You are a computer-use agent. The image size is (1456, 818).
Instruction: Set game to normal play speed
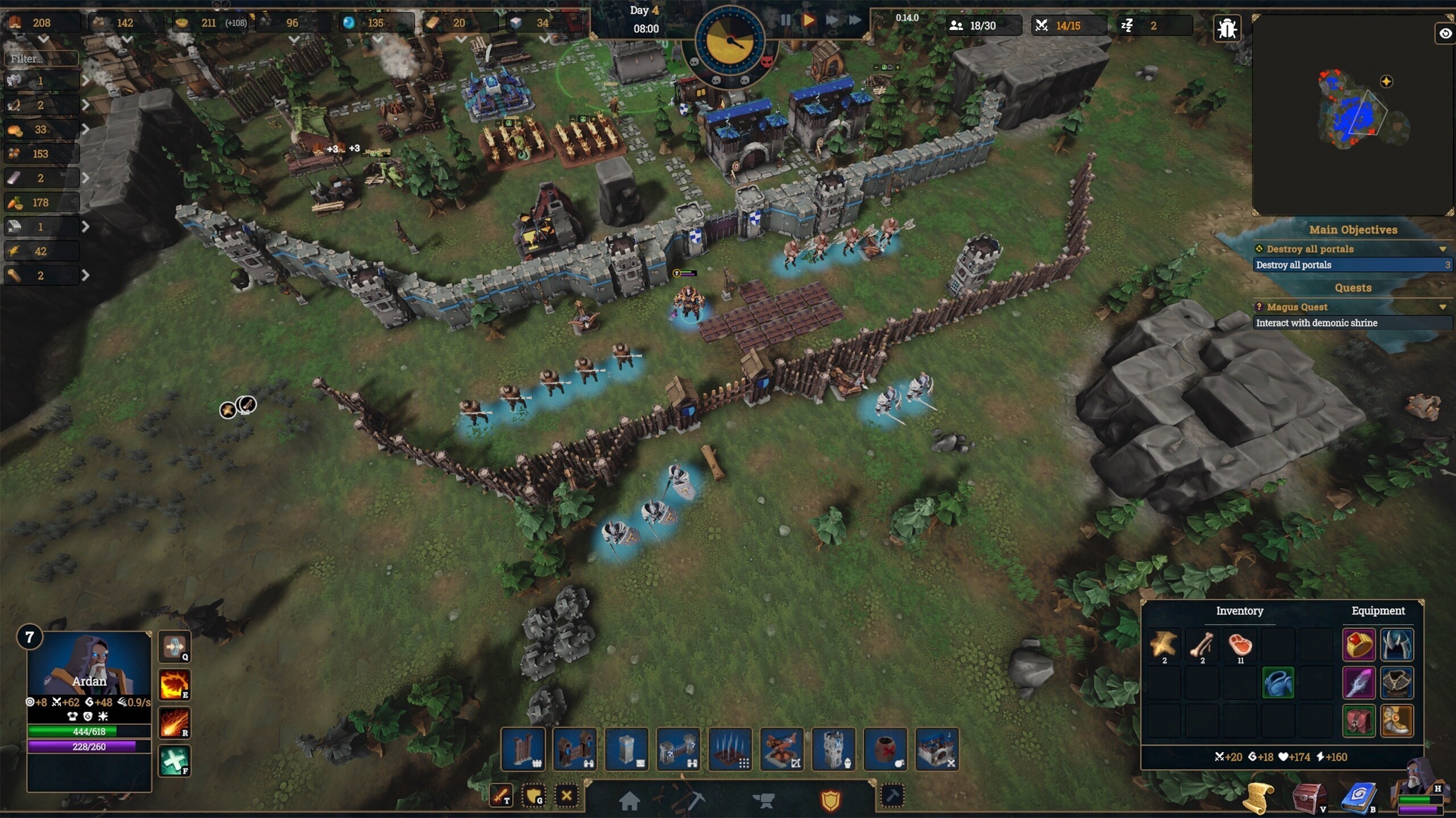coord(808,20)
